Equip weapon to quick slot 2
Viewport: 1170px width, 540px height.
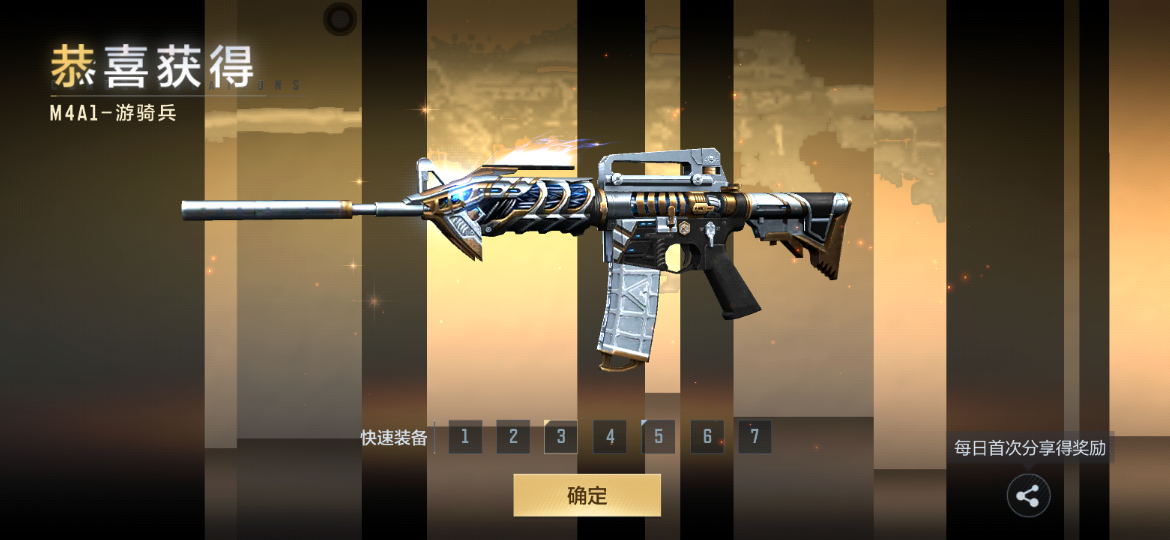click(x=513, y=437)
